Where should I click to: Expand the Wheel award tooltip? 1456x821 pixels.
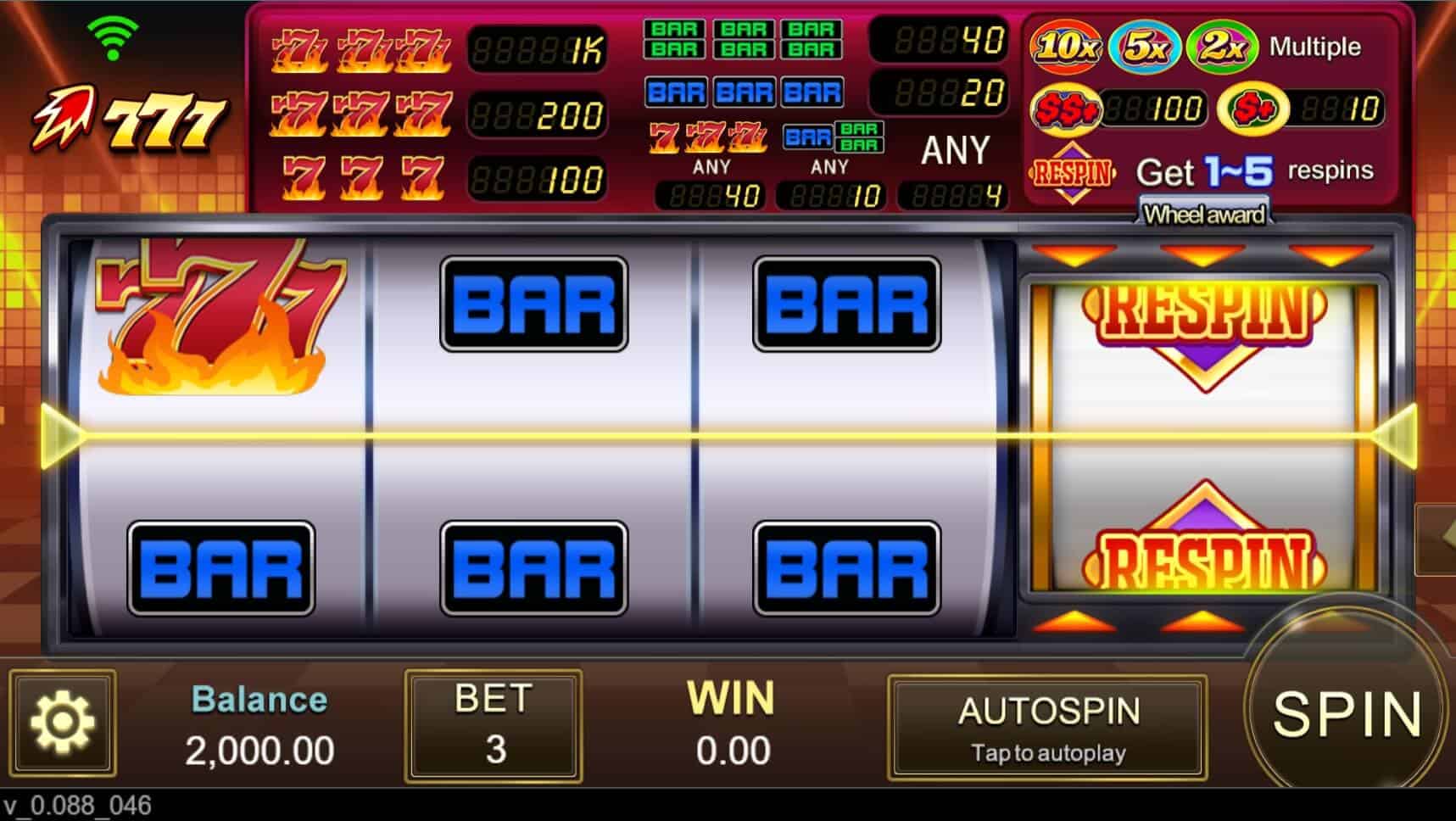pyautogui.click(x=1204, y=215)
